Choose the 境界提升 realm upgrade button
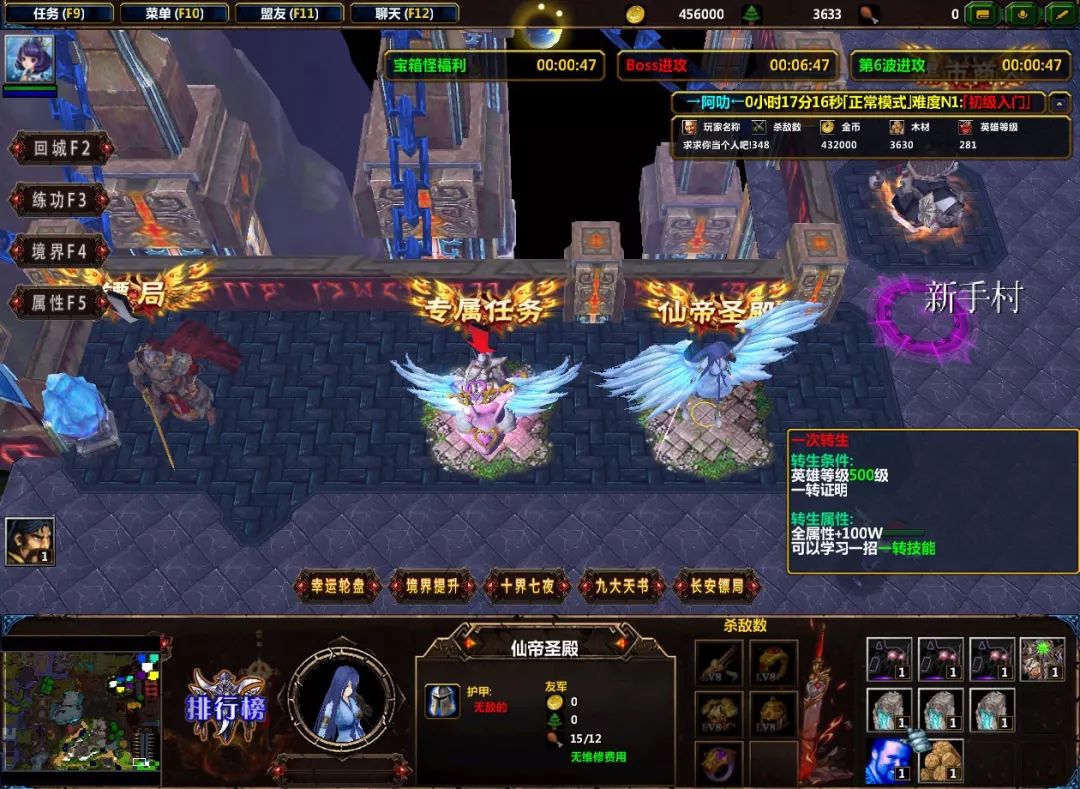Viewport: 1080px width, 789px height. 432,587
